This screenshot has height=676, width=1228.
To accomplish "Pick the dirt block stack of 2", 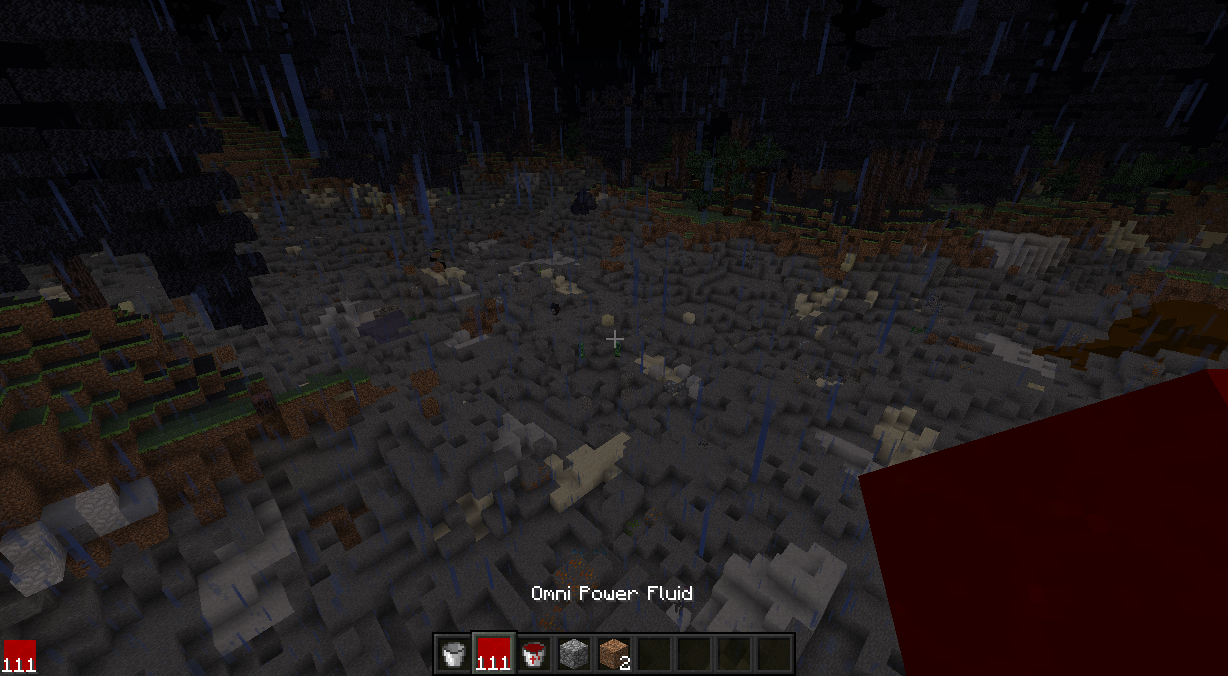I will point(613,654).
